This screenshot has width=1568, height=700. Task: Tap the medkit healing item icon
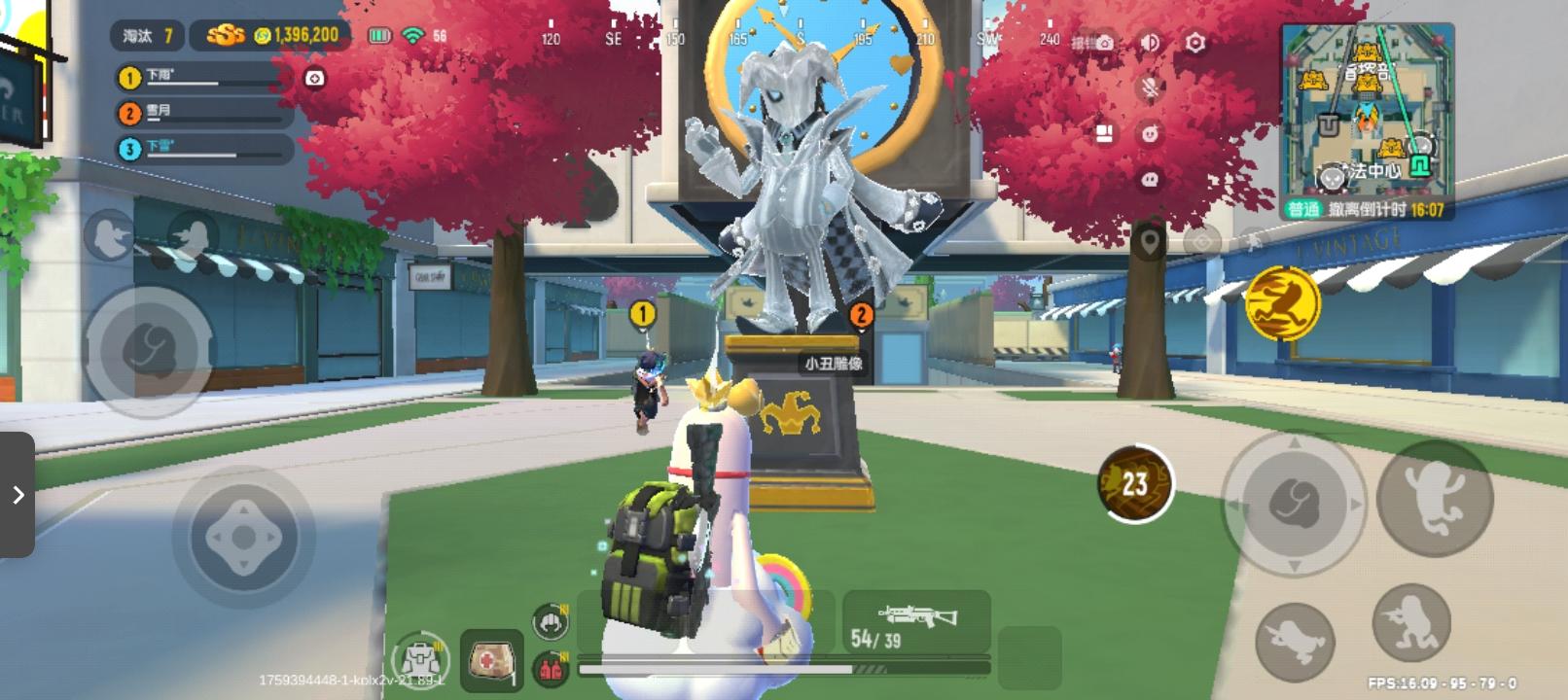[x=491, y=661]
